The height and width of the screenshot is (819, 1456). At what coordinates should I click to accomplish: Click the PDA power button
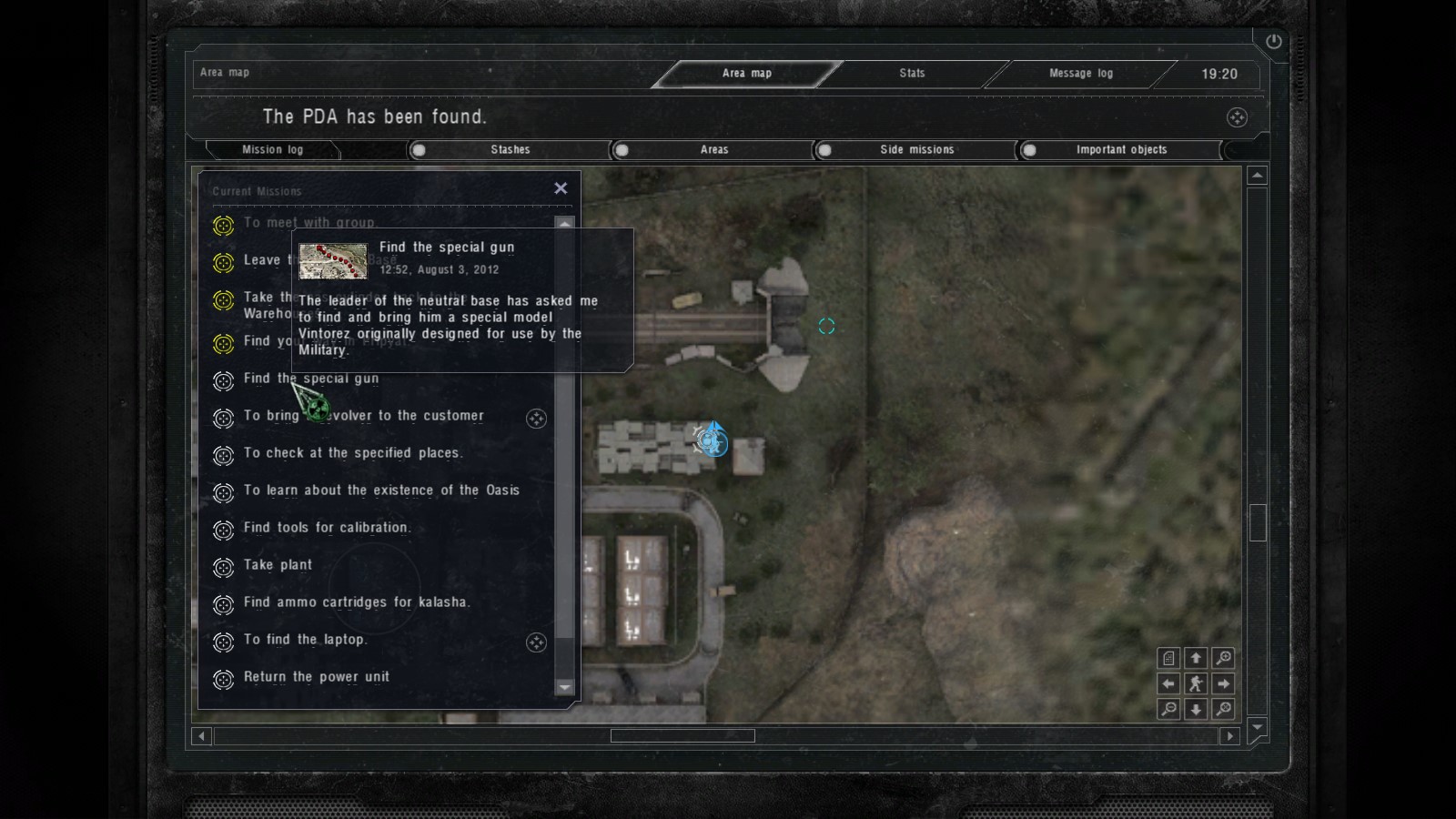(1273, 41)
